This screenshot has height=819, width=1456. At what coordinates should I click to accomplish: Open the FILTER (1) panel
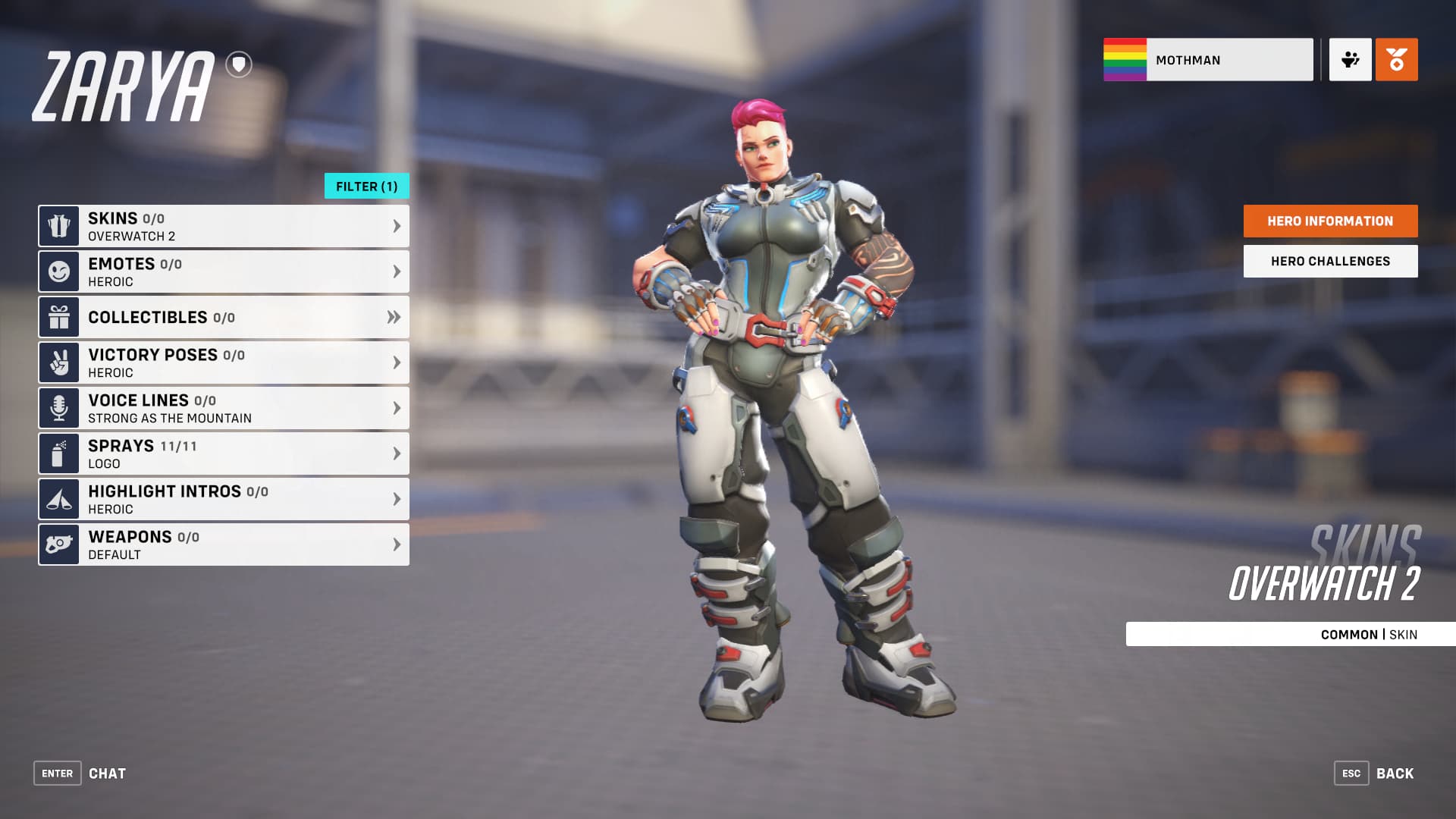pyautogui.click(x=366, y=186)
